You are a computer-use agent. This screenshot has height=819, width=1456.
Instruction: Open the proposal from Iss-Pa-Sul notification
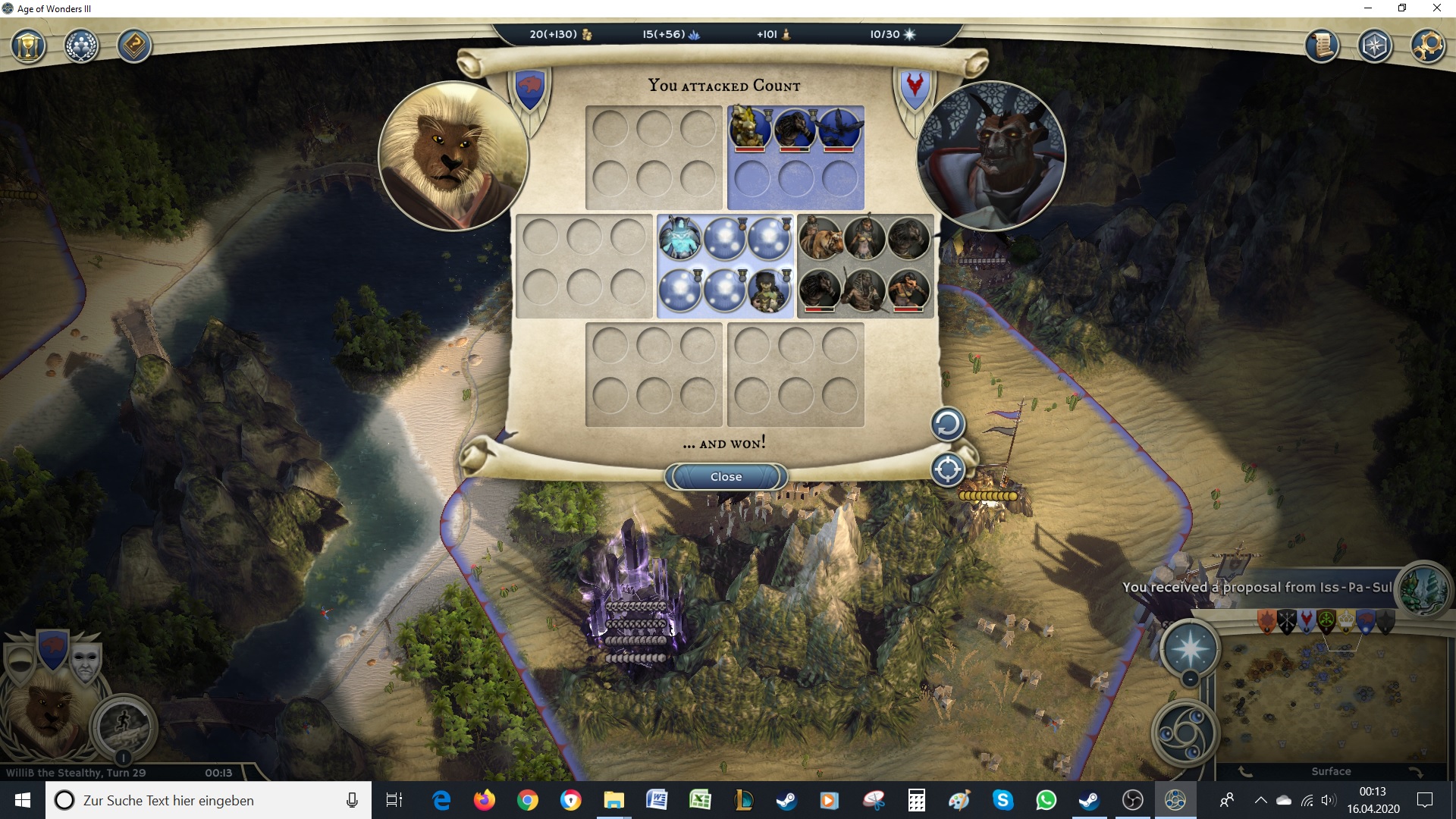(1256, 587)
